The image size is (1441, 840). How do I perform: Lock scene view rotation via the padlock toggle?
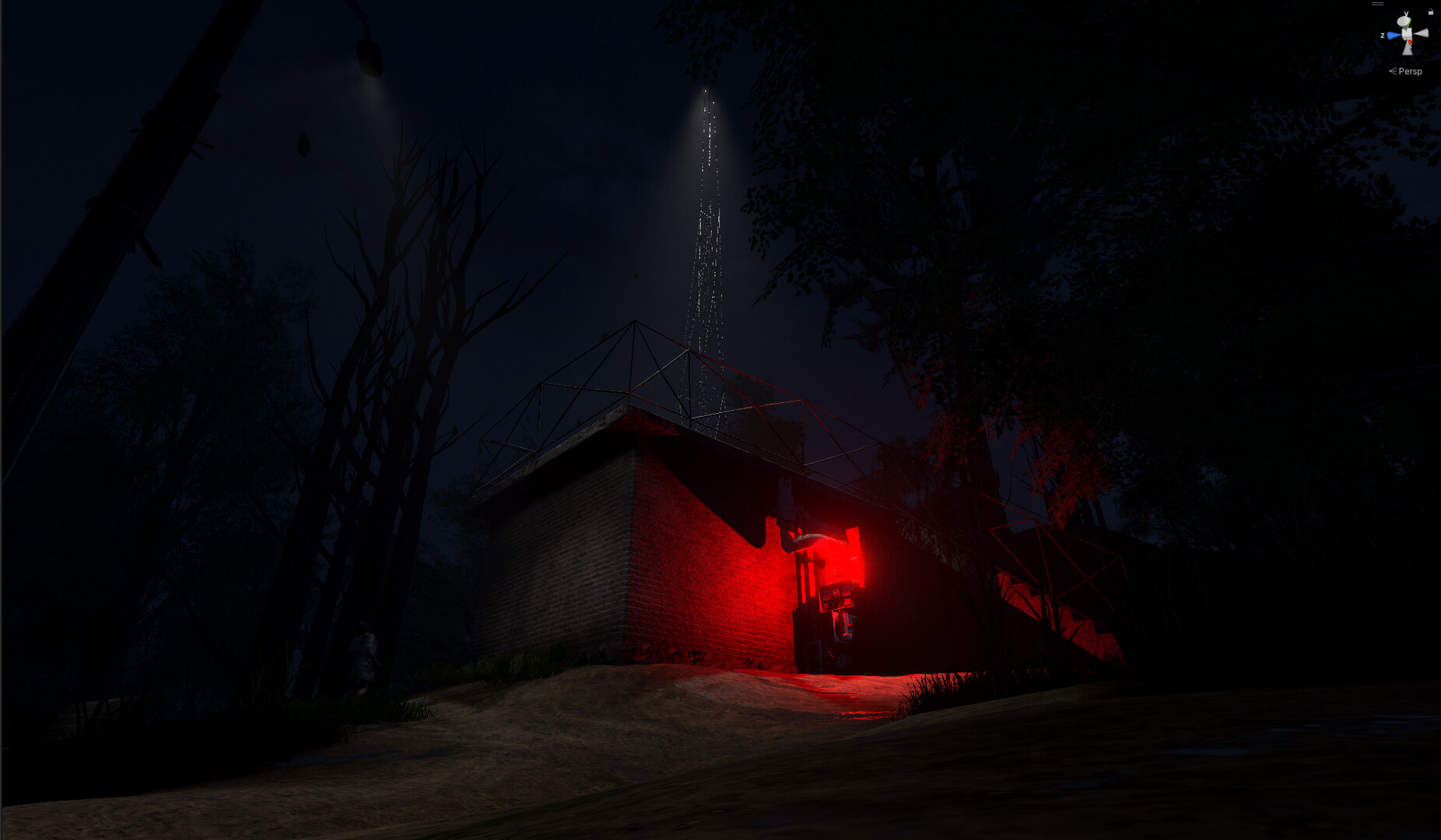click(x=1431, y=12)
